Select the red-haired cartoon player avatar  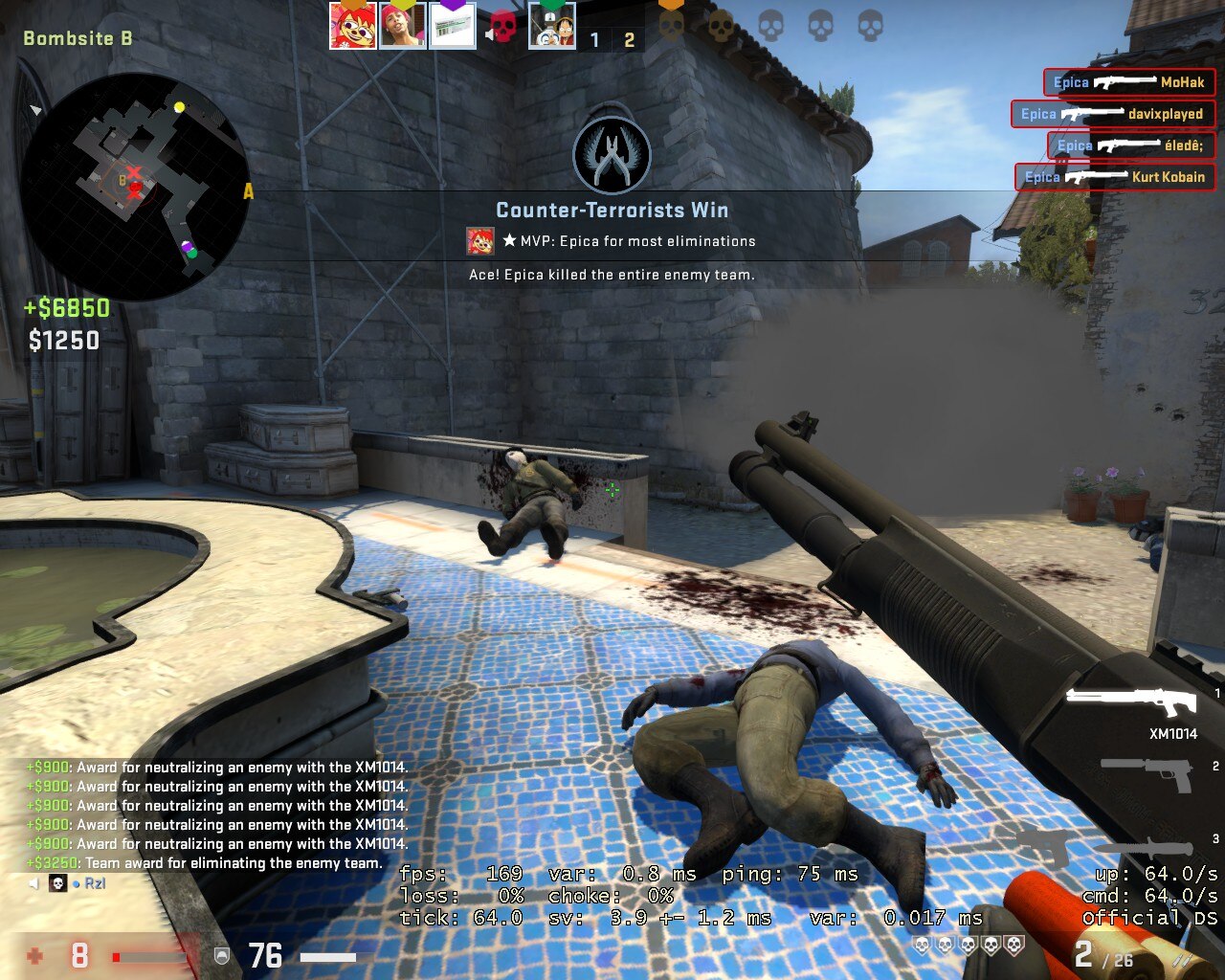tap(352, 25)
